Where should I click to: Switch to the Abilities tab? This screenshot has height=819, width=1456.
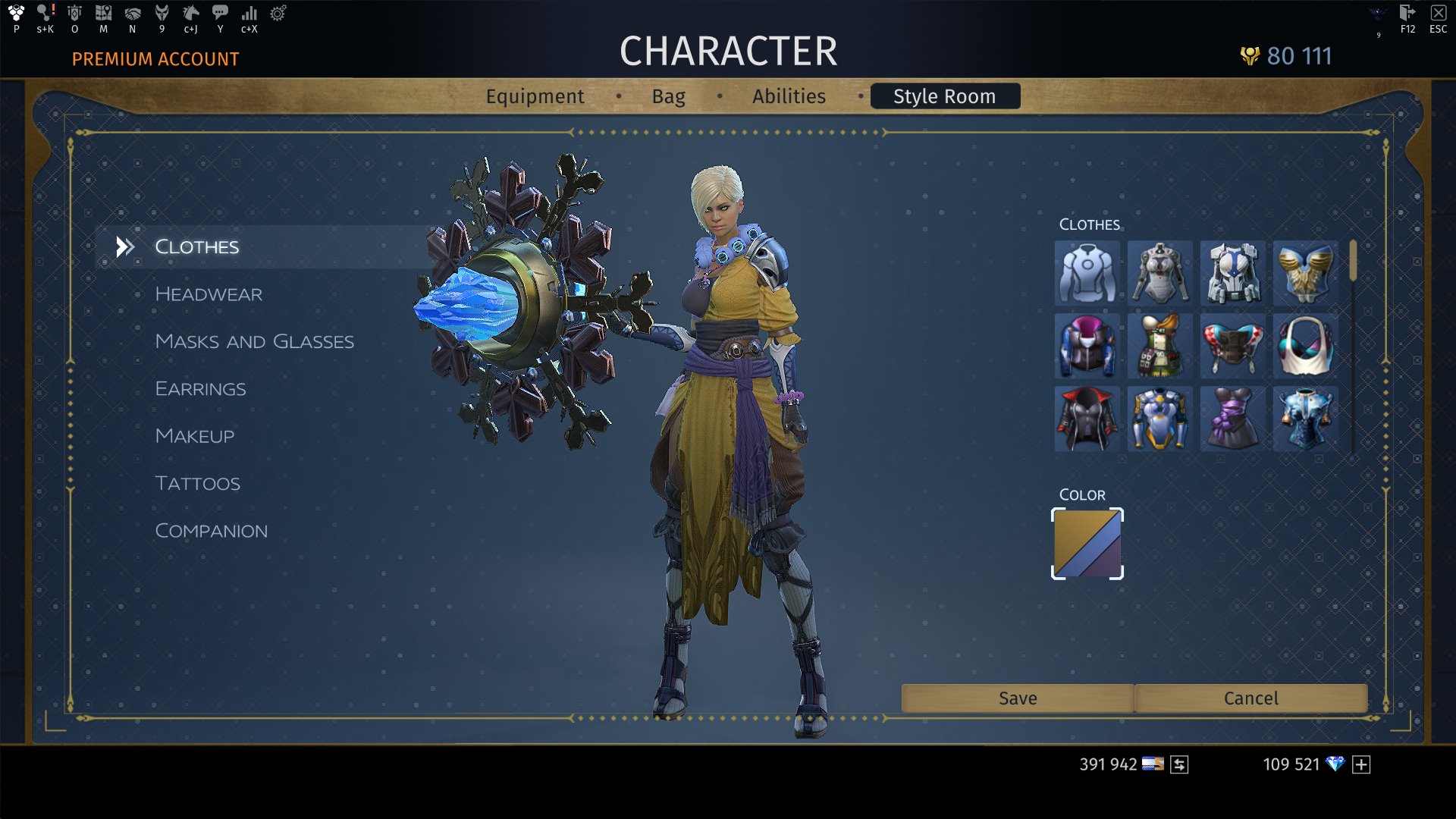(789, 96)
